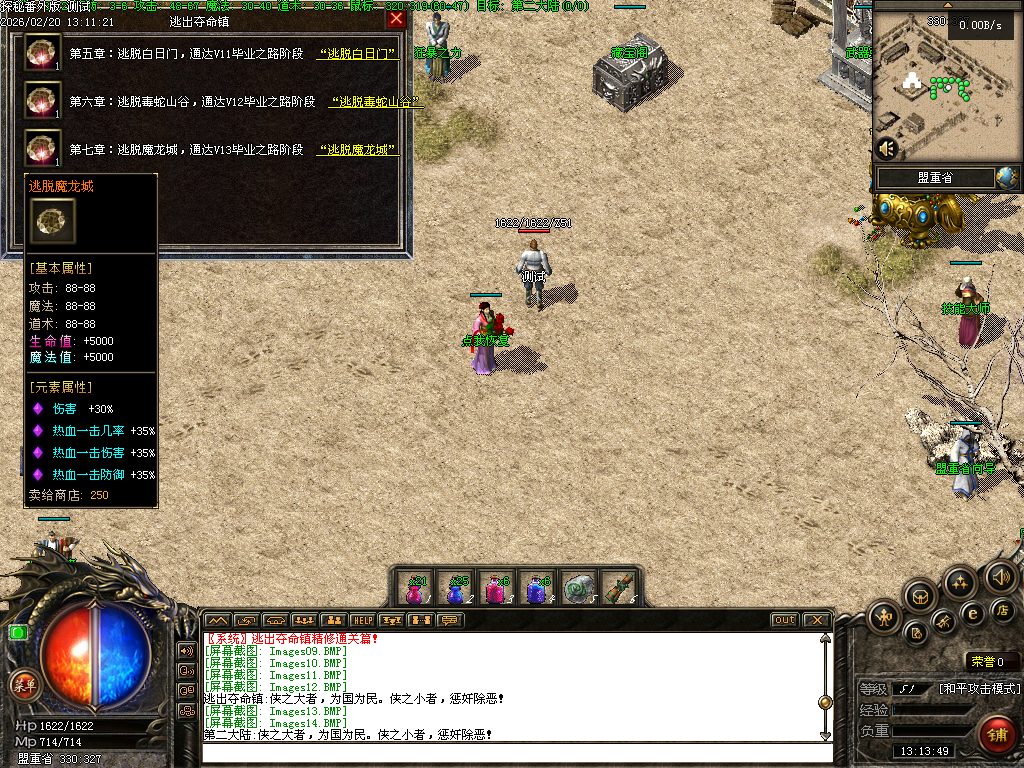Toggle sound with the round speaker button

pos(1000,576)
